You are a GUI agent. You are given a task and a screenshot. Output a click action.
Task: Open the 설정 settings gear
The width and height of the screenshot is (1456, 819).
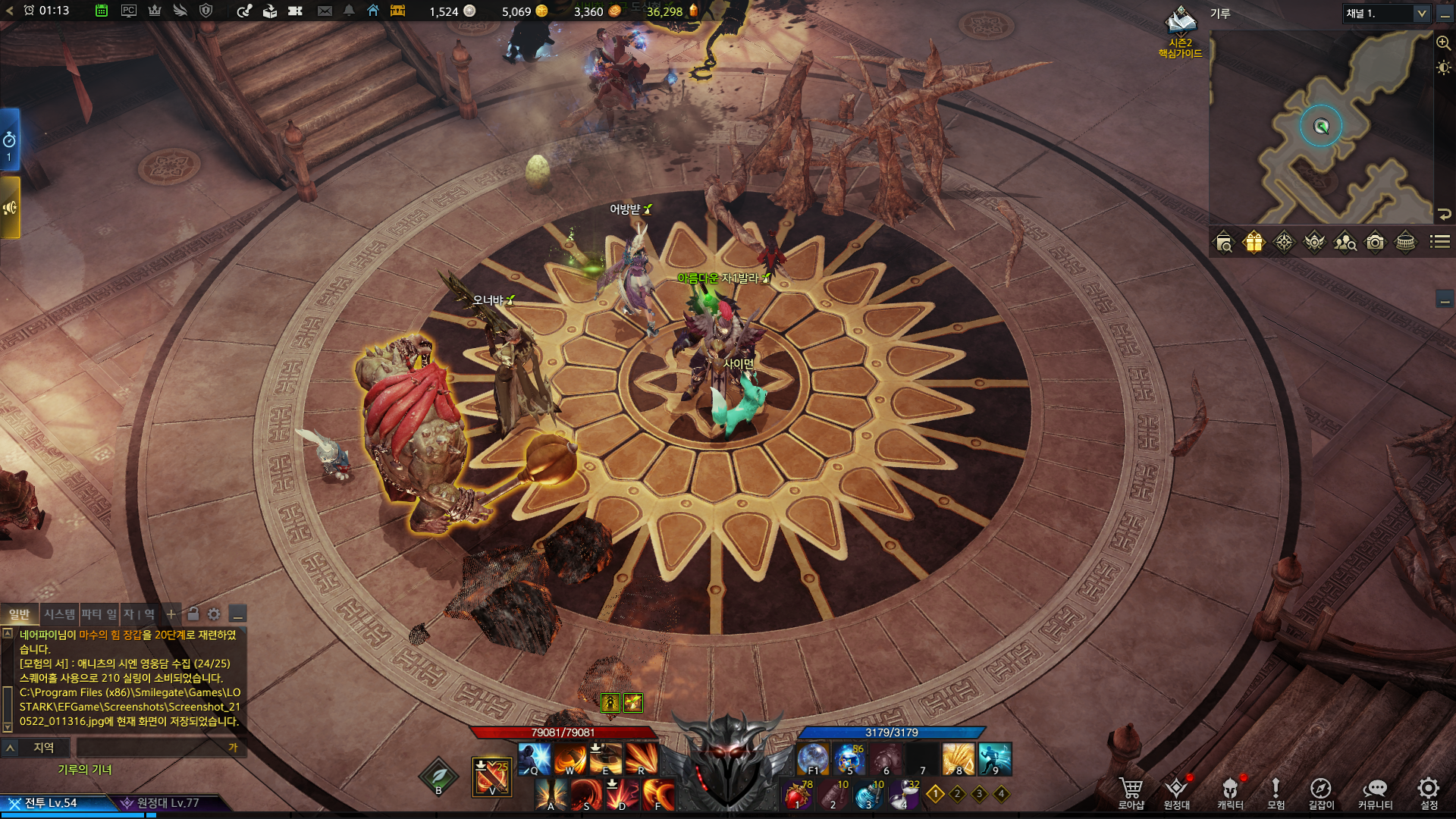click(x=1429, y=792)
